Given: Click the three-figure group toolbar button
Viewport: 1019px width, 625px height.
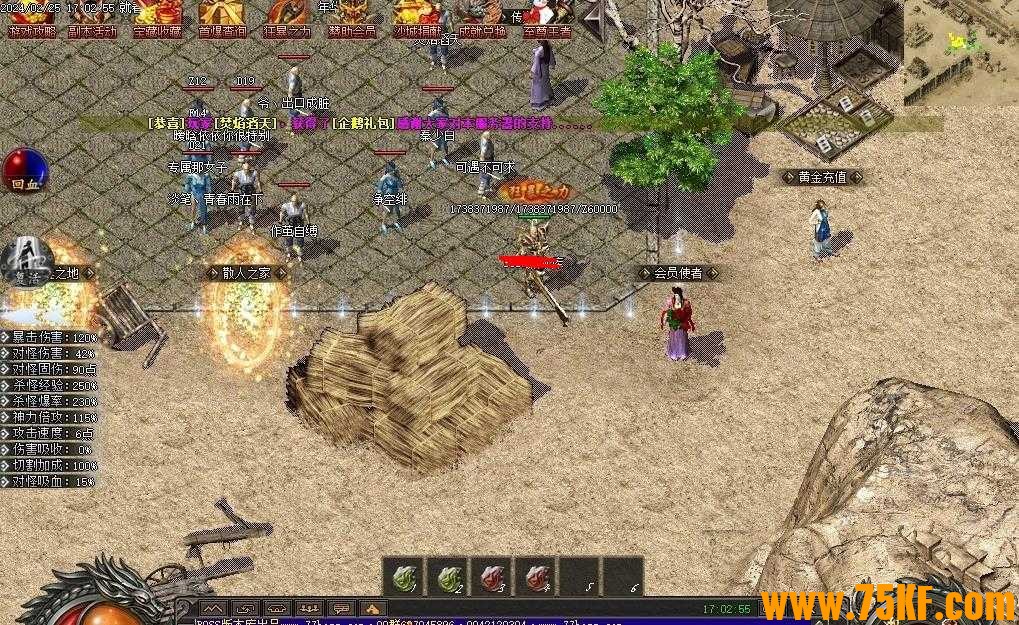Looking at the screenshot, I should point(309,608).
